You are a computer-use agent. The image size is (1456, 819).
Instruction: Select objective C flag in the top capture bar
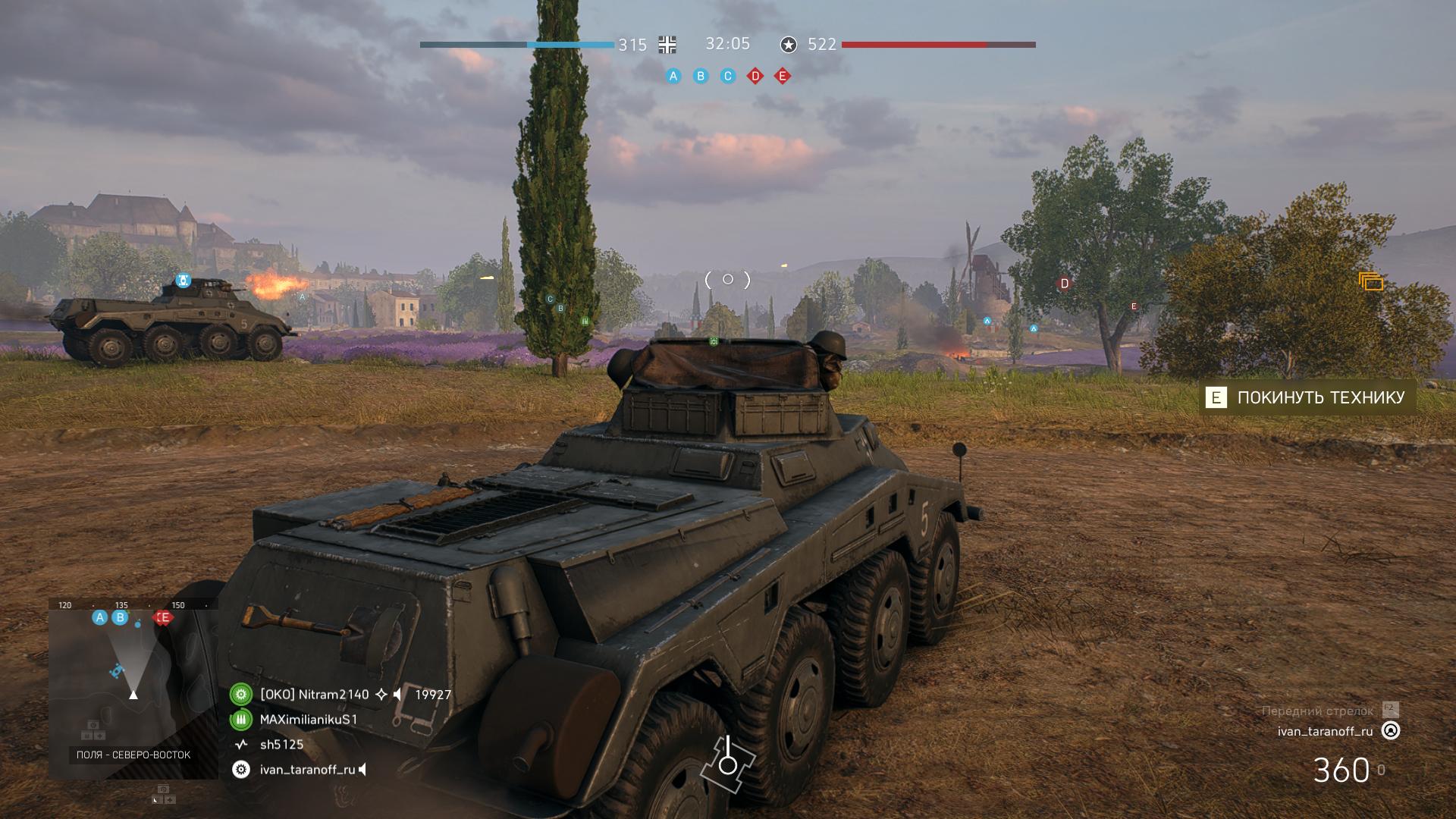pyautogui.click(x=728, y=76)
